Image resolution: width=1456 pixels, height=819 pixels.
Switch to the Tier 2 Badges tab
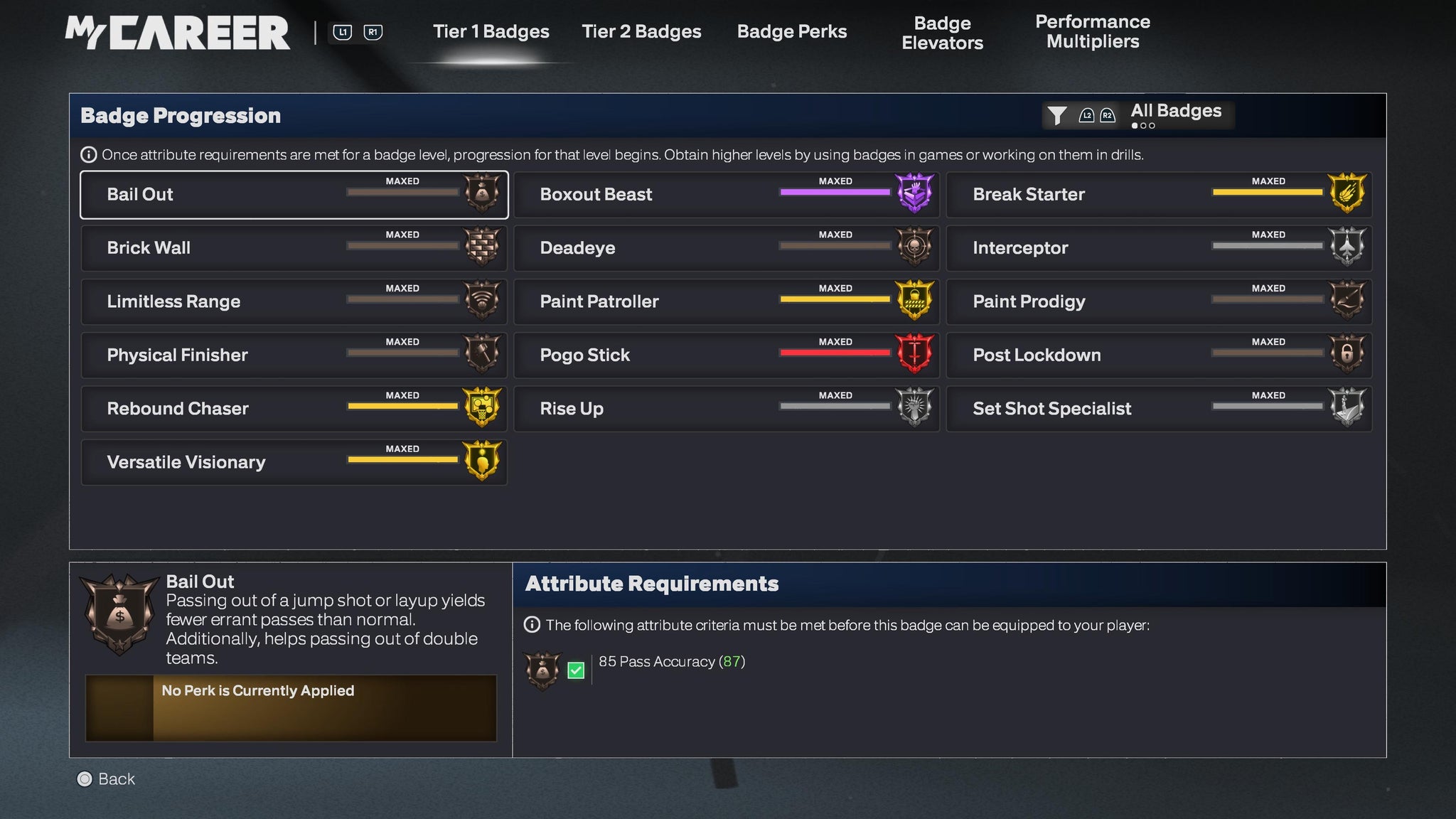point(641,32)
